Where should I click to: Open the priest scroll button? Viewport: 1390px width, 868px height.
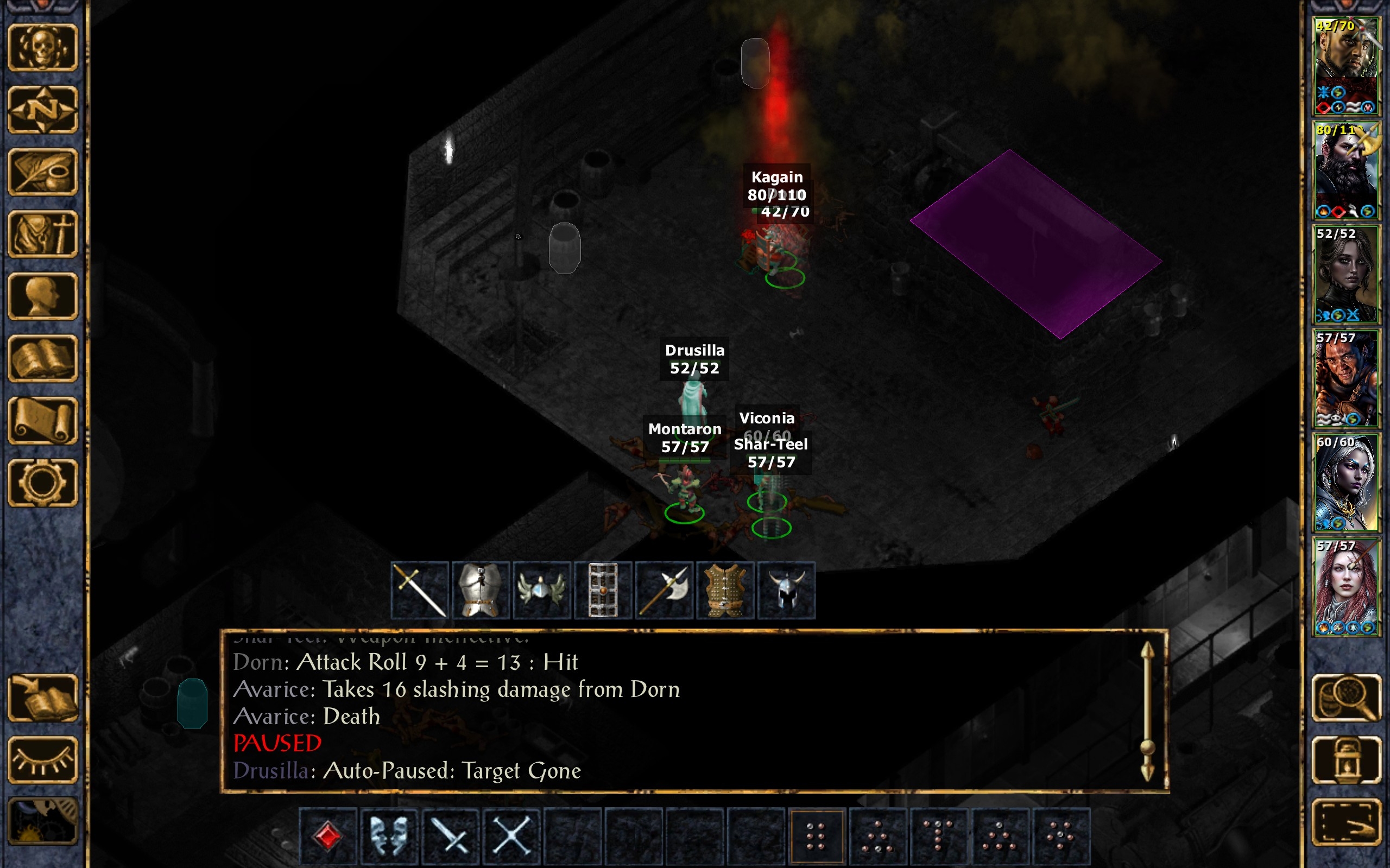43,420
